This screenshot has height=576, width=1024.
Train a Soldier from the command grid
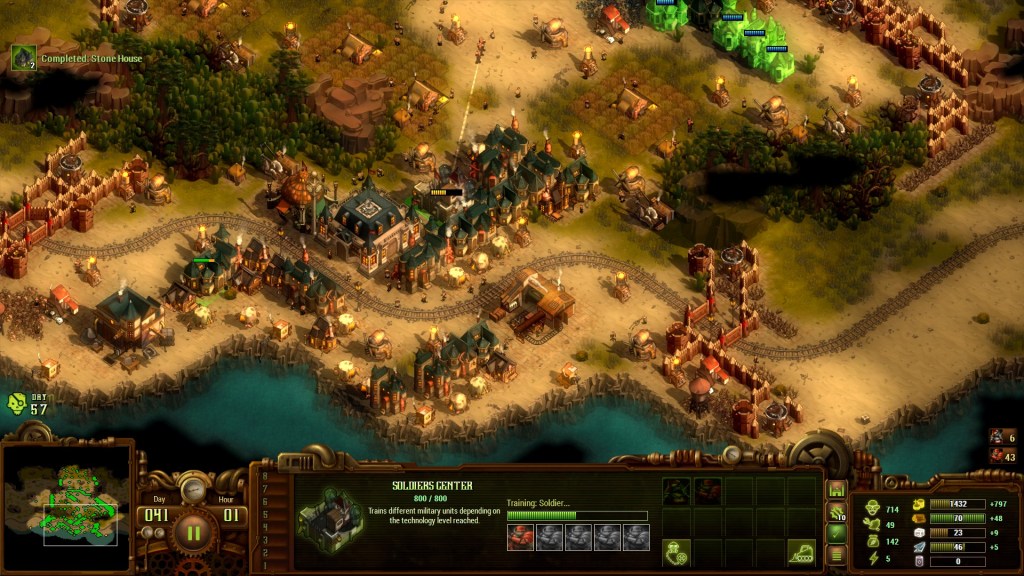[x=708, y=490]
